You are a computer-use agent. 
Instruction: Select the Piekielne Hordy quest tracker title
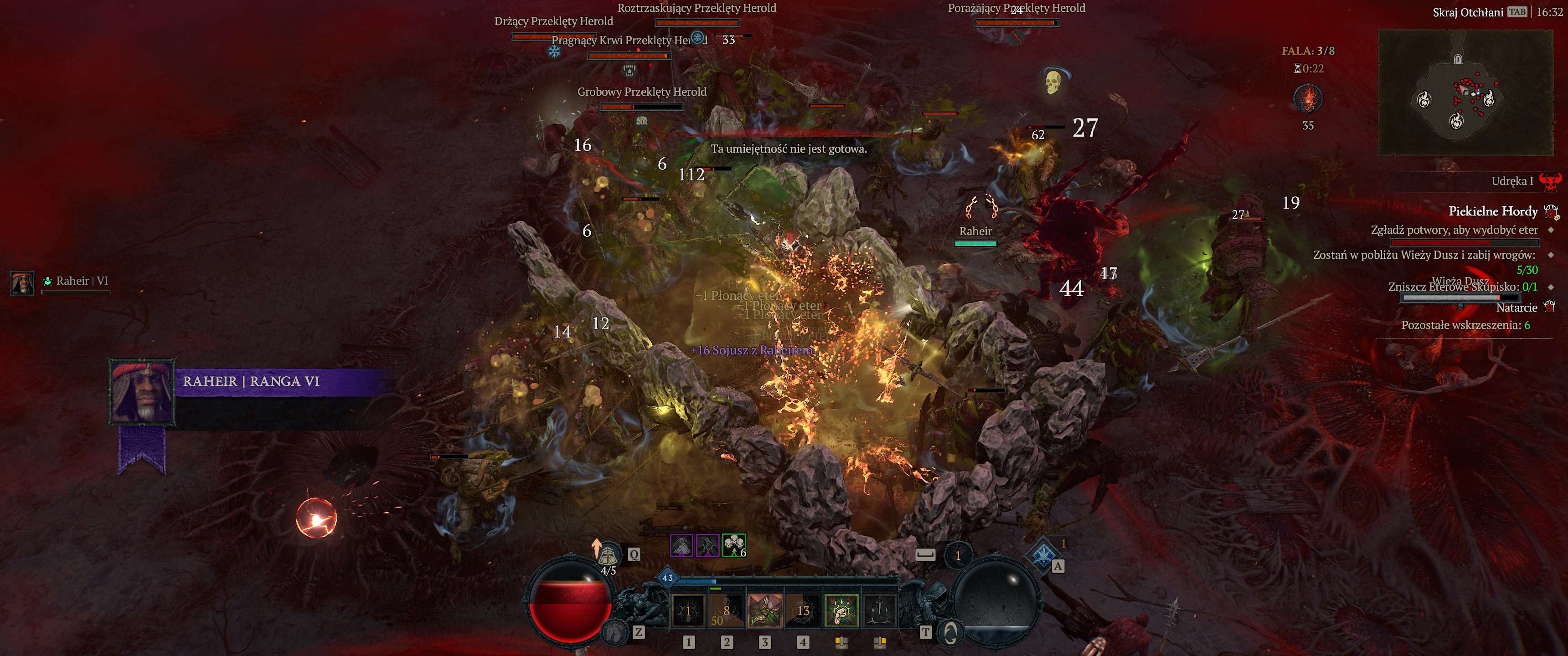click(1492, 211)
